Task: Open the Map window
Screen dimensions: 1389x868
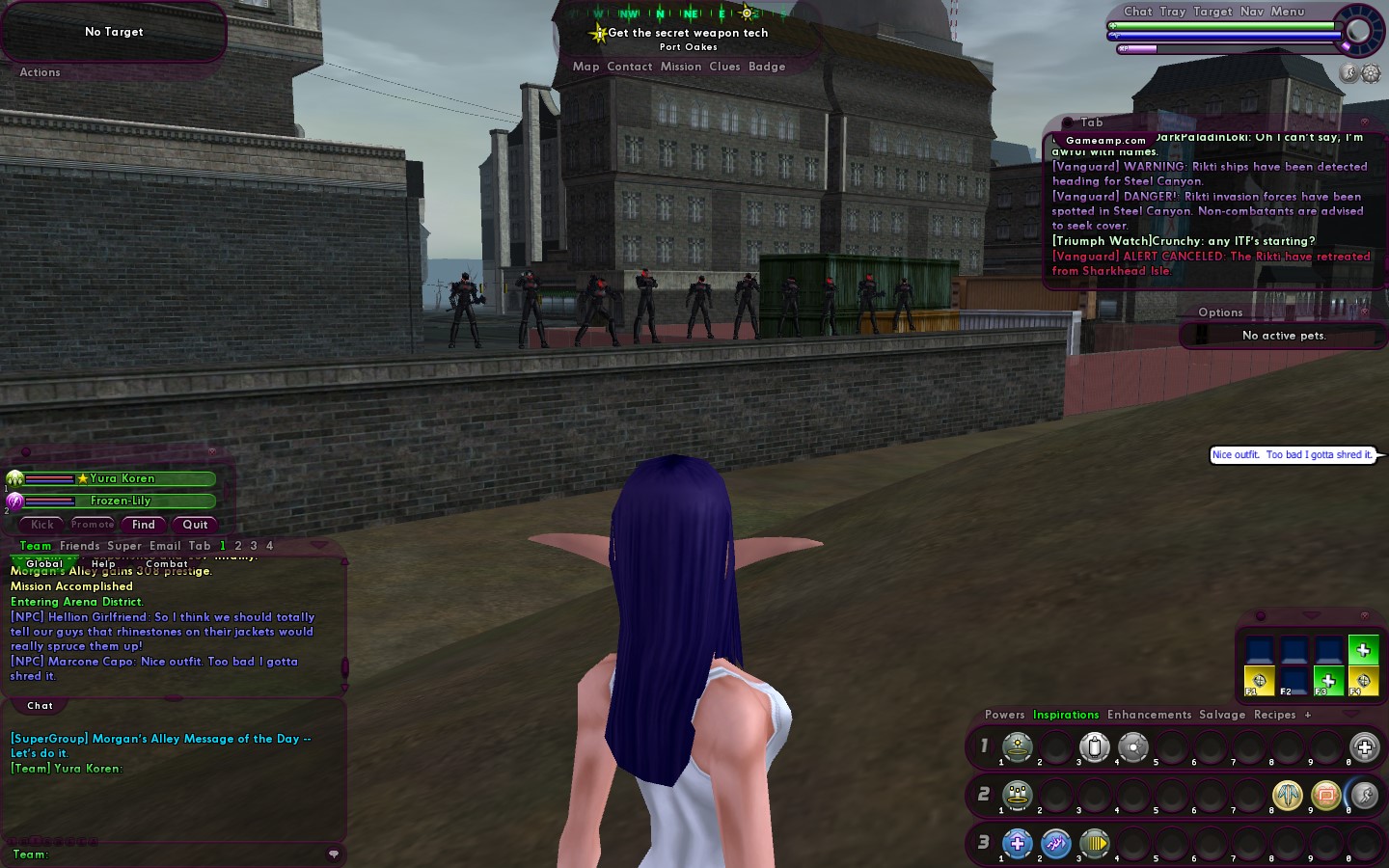Action: (586, 67)
